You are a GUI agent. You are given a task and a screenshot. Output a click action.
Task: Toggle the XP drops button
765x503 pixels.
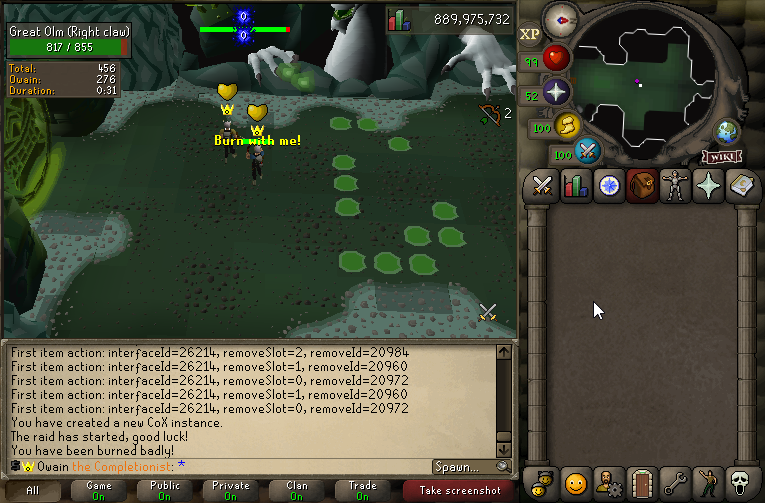tap(529, 34)
